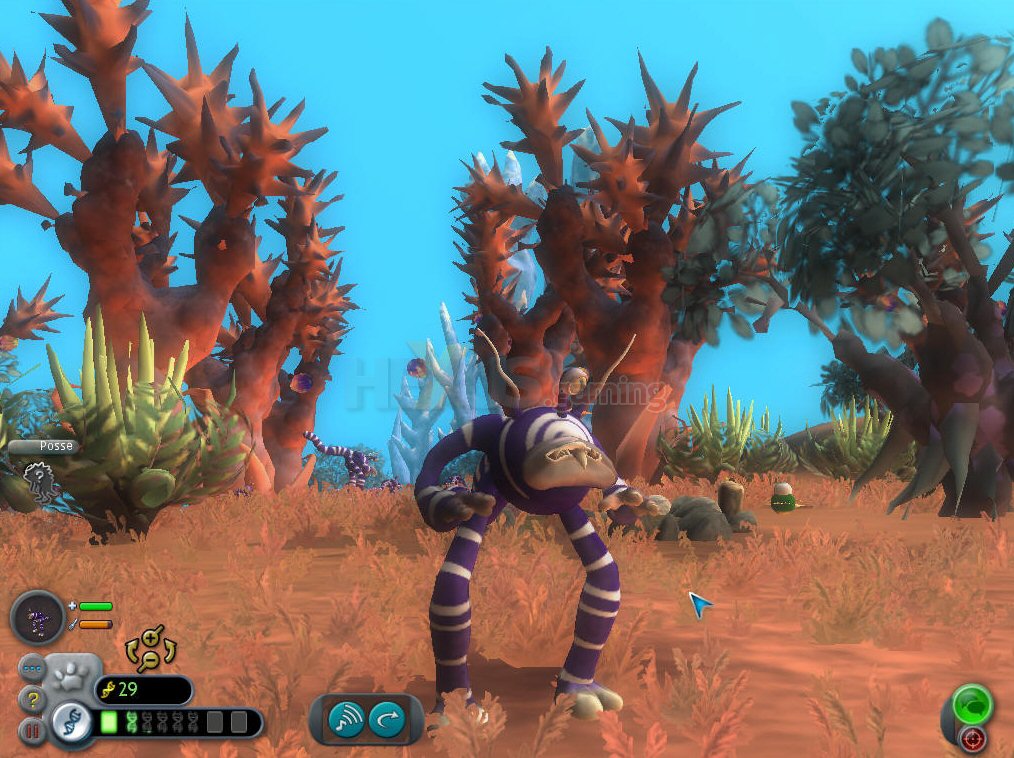Rotate camera with the right curved arrow
Viewport: 1014px width, 758px height.
(x=170, y=651)
